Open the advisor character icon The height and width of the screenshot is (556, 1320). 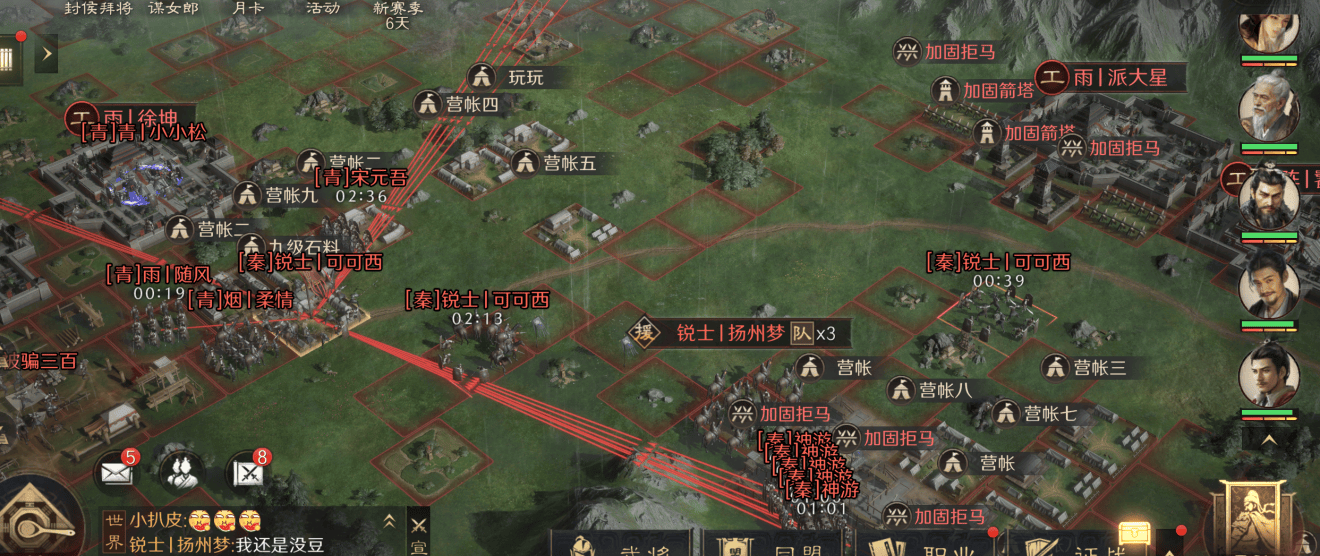click(x=182, y=471)
